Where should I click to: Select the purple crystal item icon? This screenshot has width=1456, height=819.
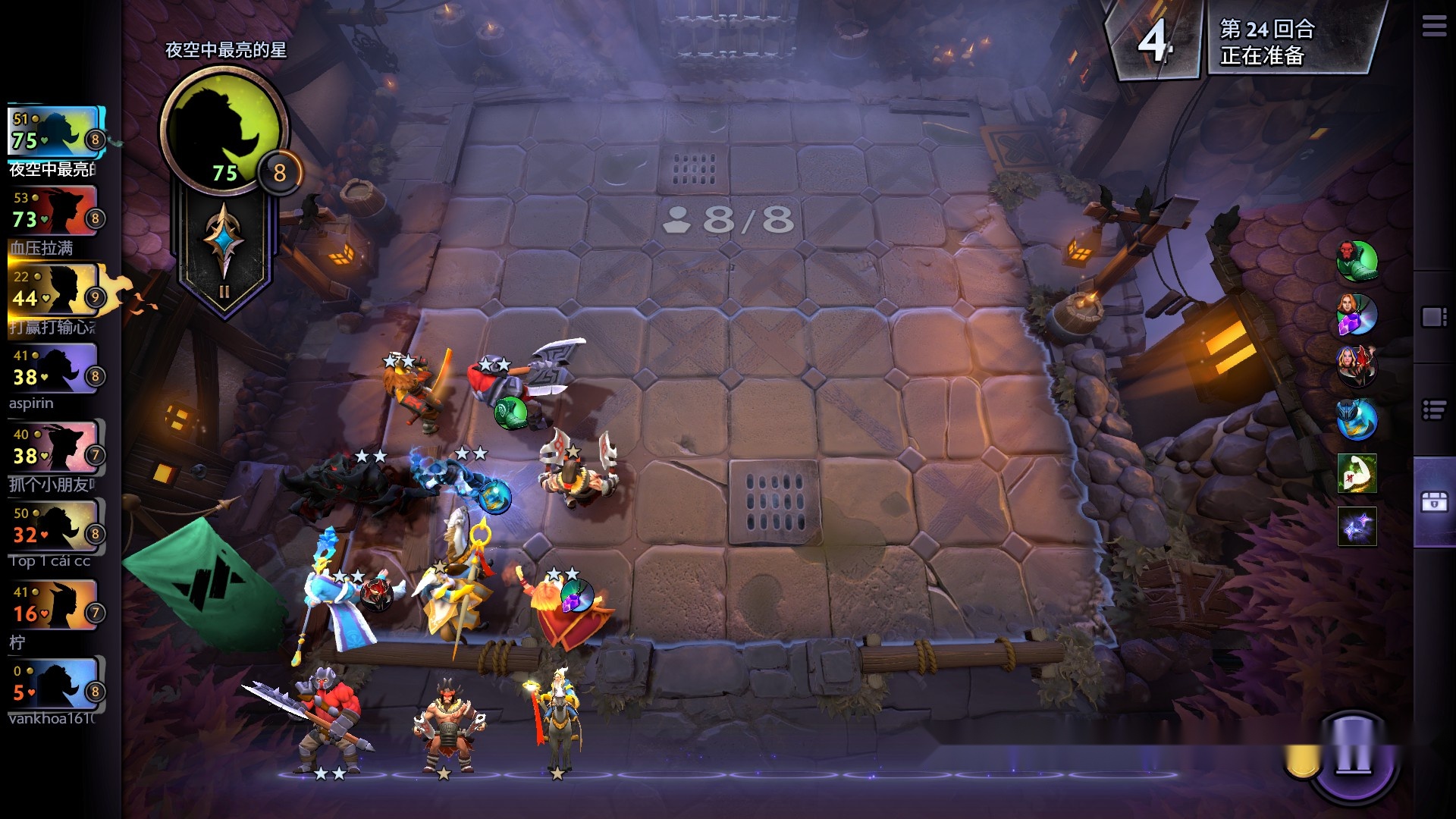point(1357,315)
